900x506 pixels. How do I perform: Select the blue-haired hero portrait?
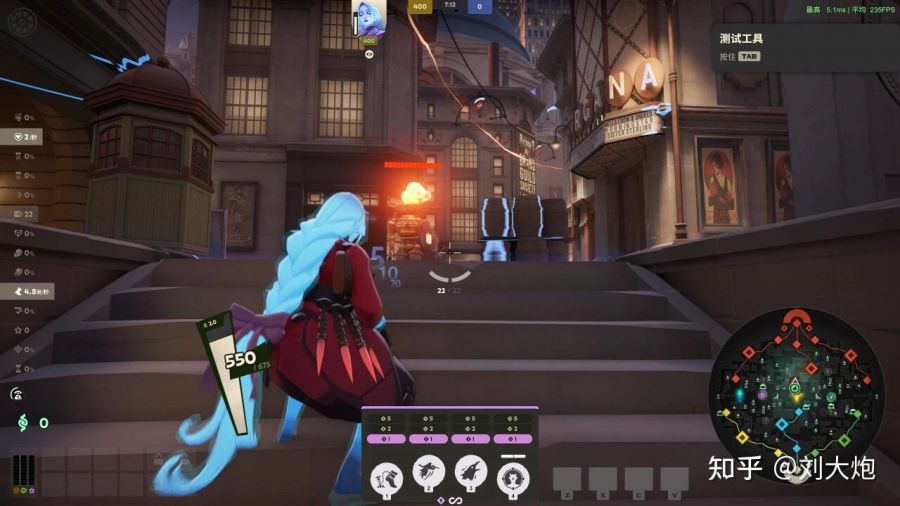pos(368,19)
